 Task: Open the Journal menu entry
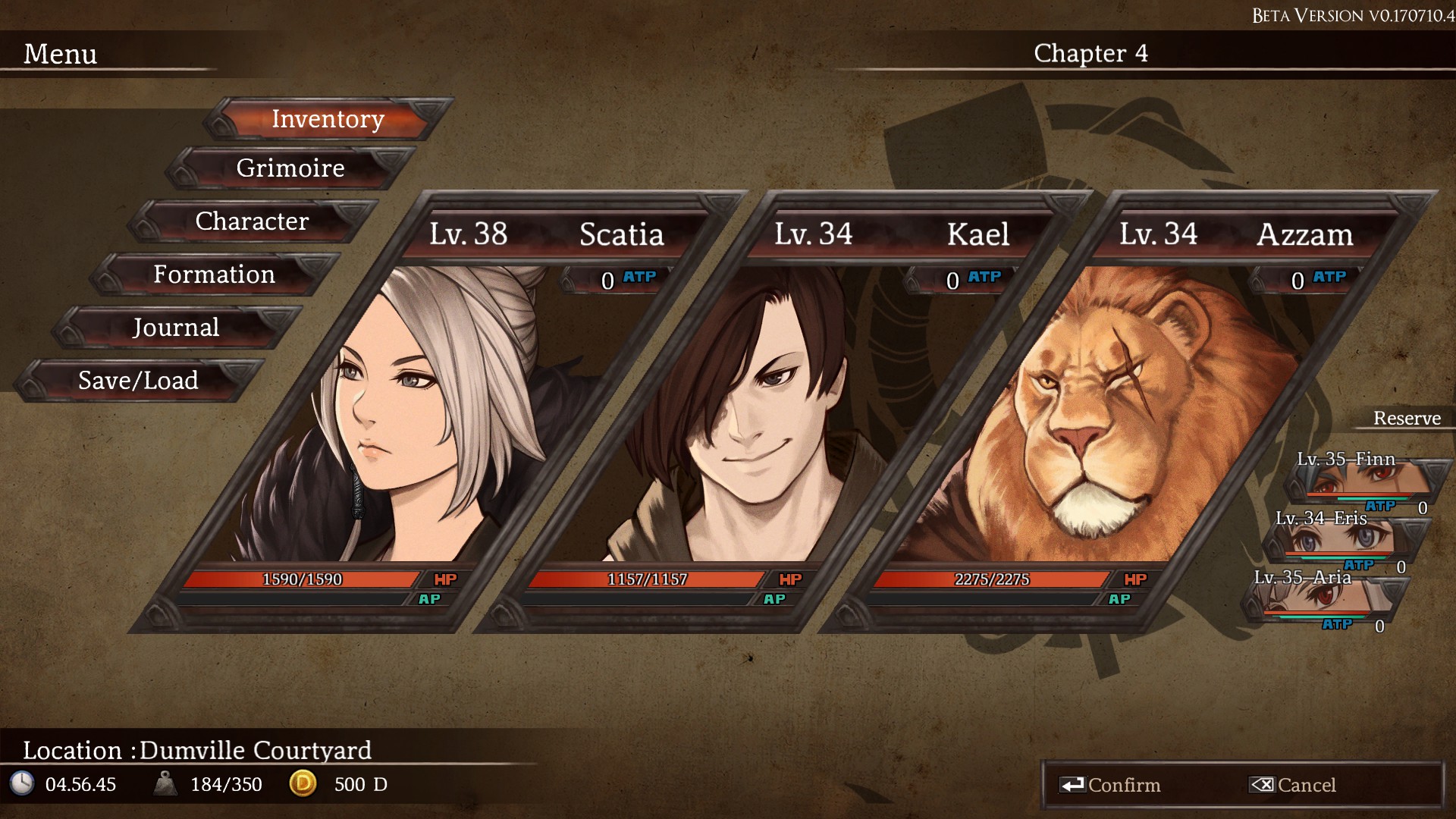pos(175,328)
